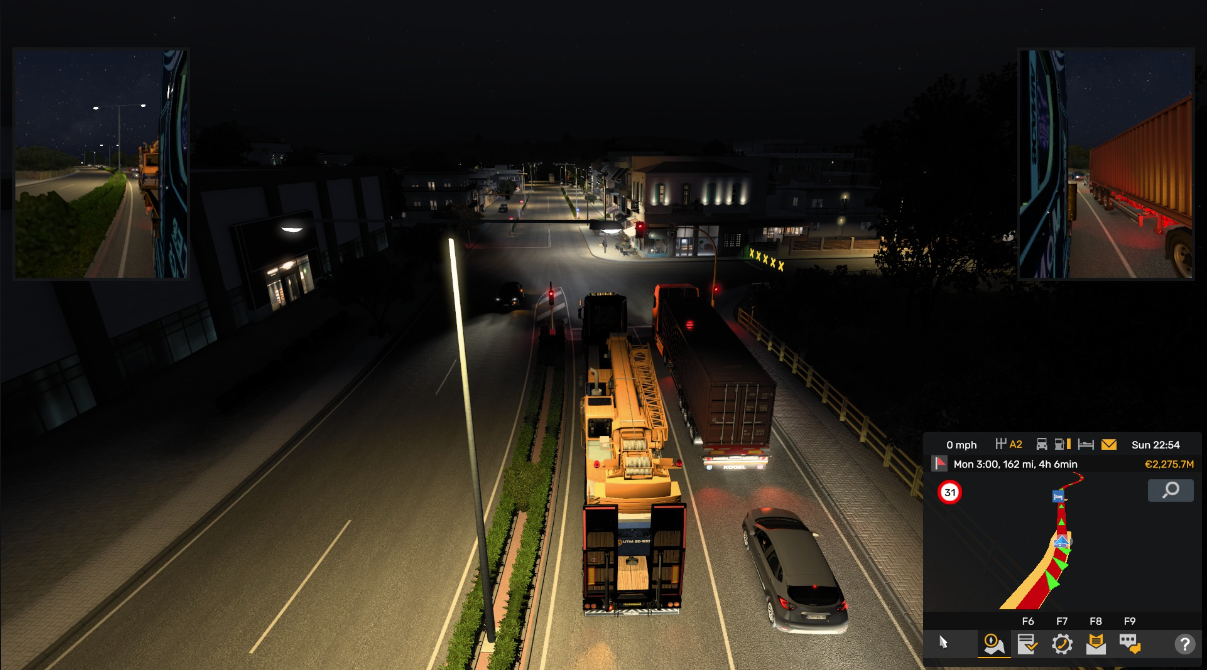Click the red flag destination icon
Image resolution: width=1207 pixels, height=670 pixels.
coord(940,464)
